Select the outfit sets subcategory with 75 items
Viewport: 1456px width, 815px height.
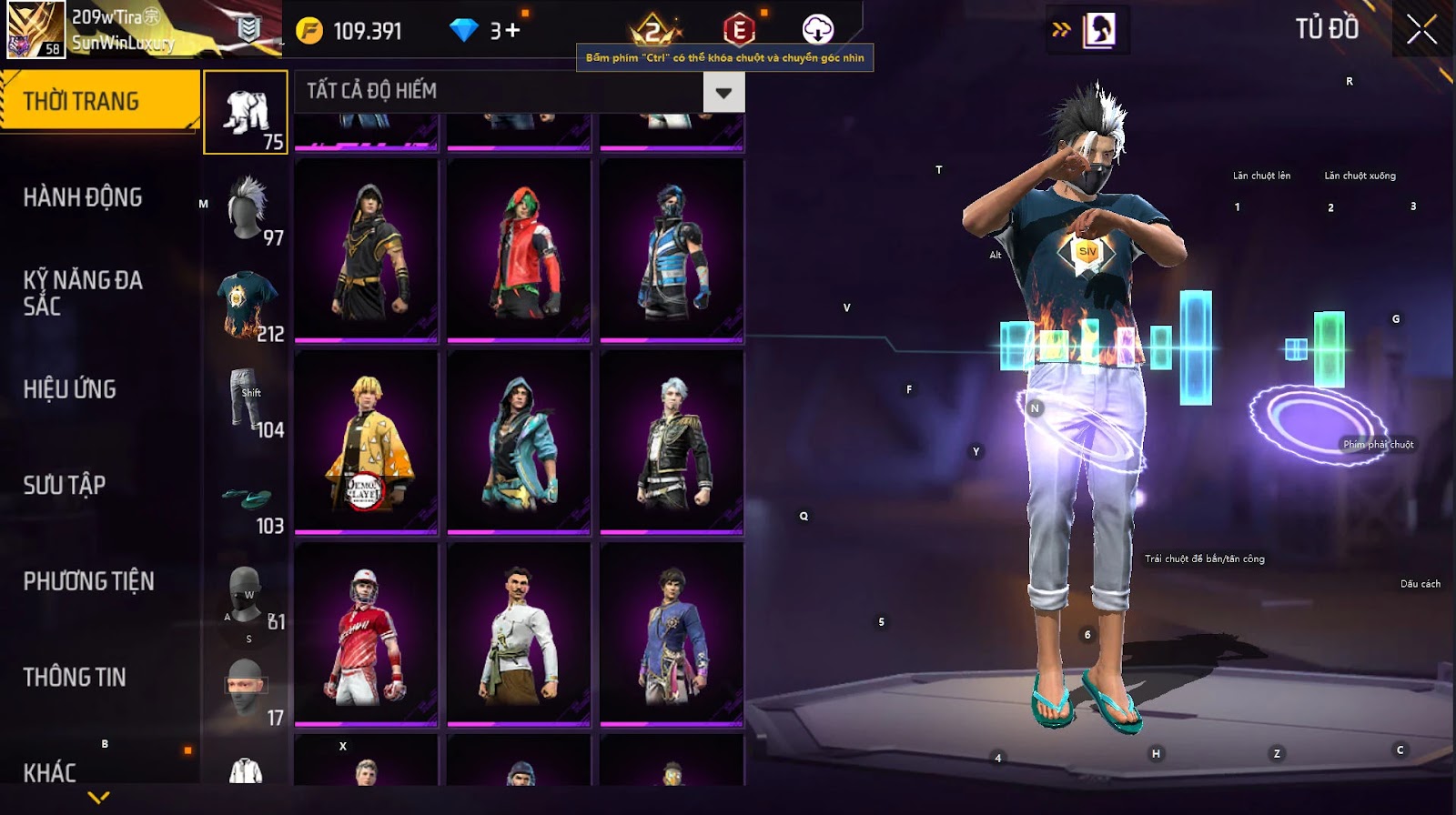[246, 113]
